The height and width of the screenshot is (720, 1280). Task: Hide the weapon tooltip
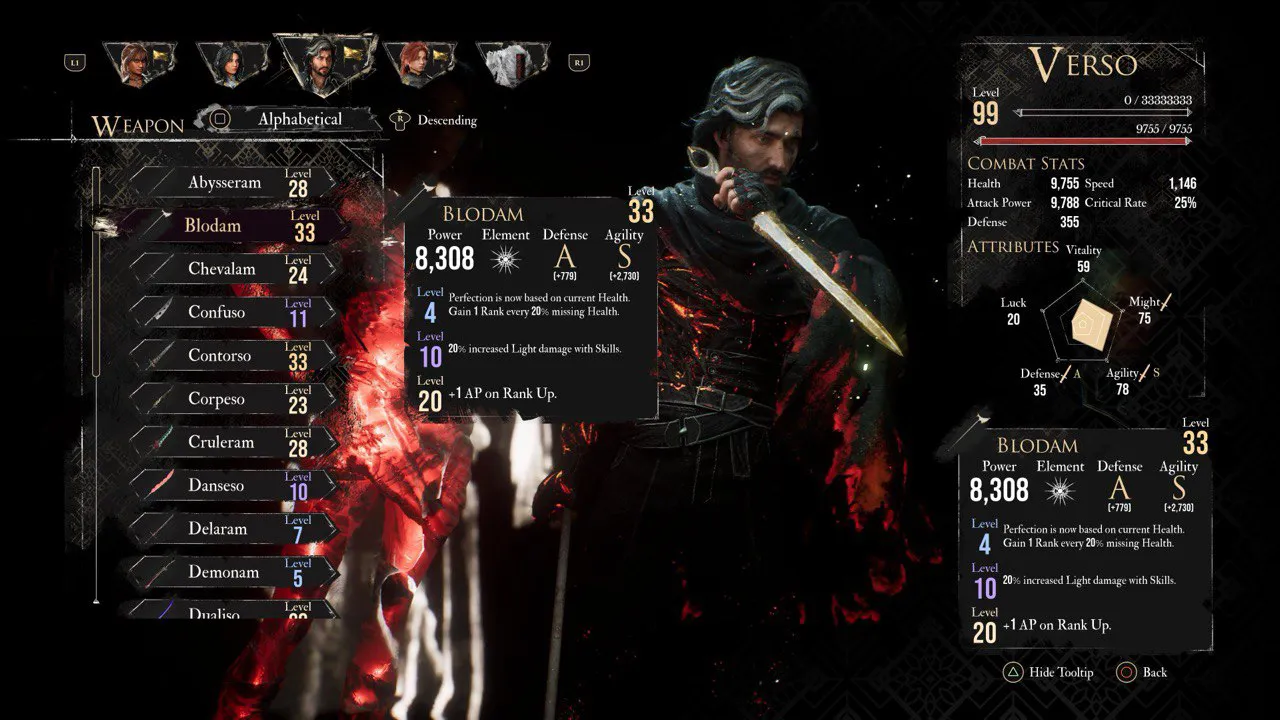[x=1049, y=672]
